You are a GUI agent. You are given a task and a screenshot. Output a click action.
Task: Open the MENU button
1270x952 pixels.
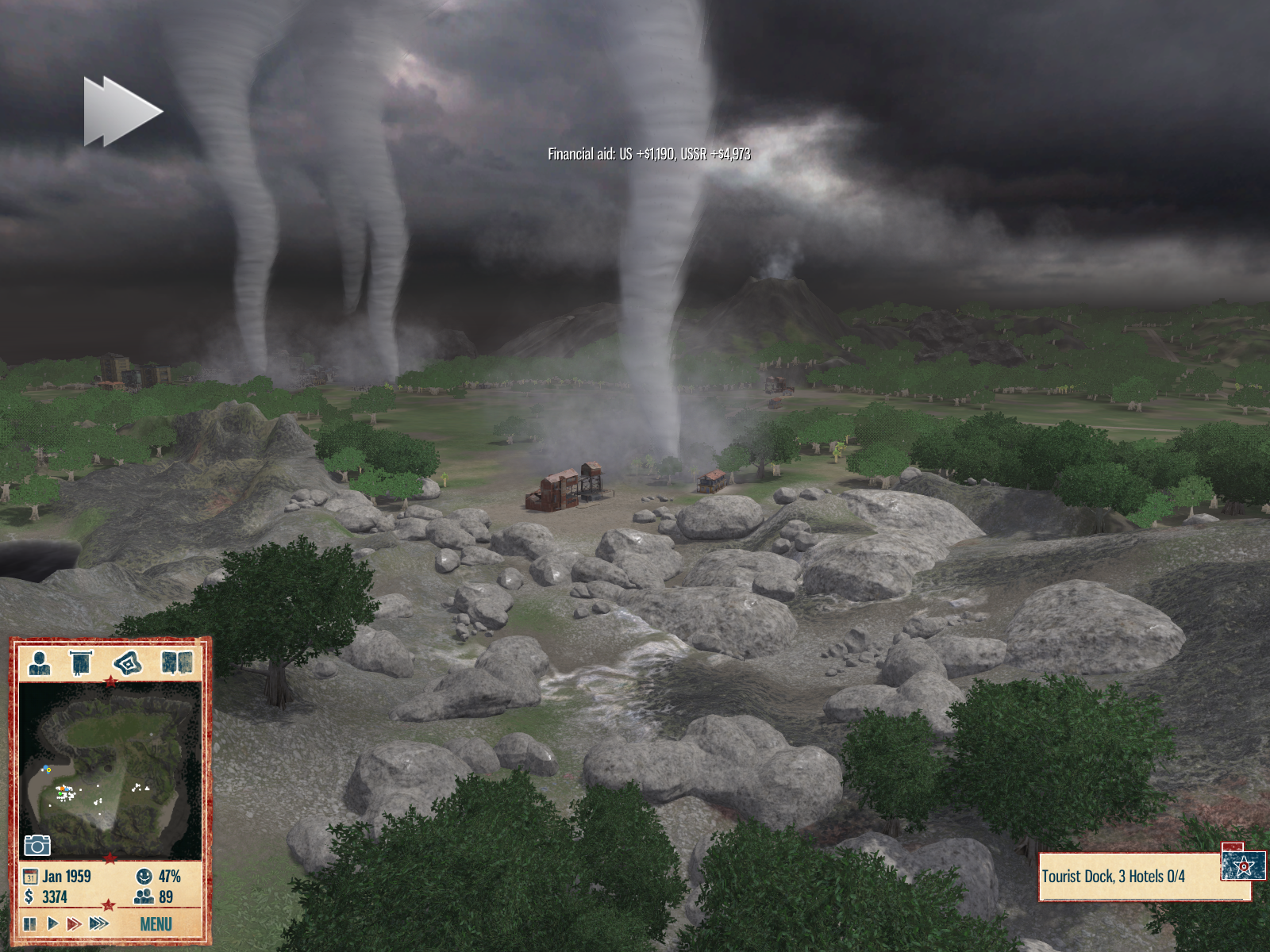coord(156,924)
